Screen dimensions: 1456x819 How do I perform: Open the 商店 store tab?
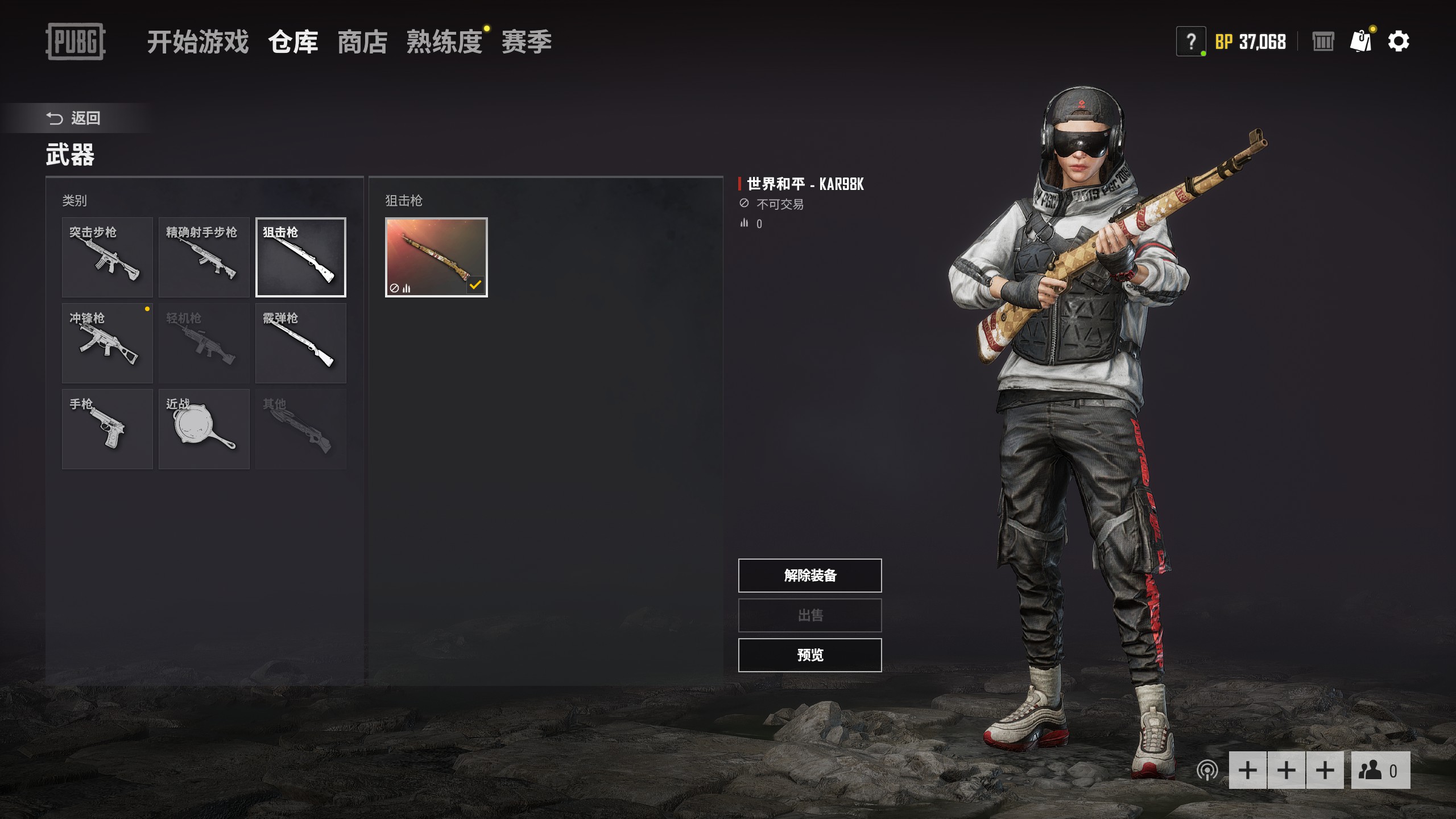tap(362, 42)
